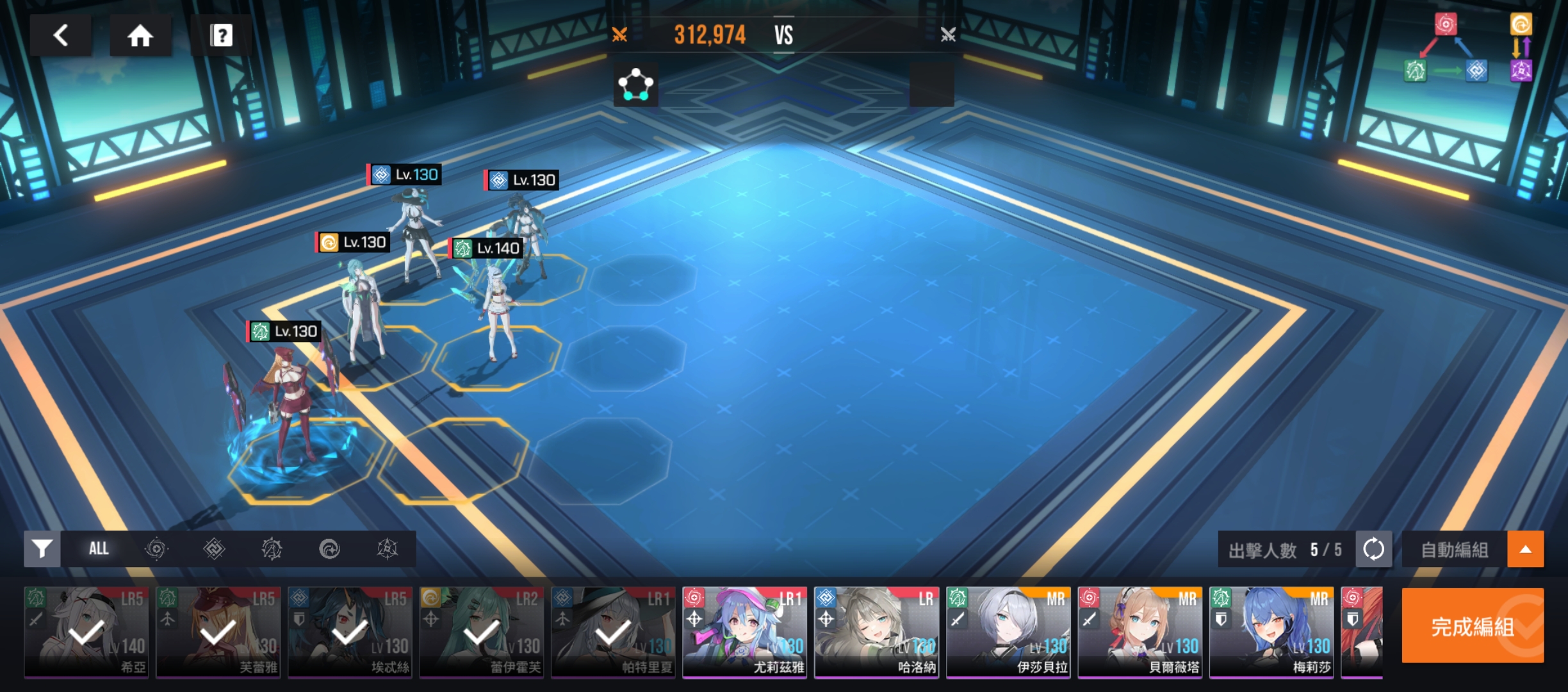
Task: Confirm squad with 完成編組
Action: [1472, 626]
